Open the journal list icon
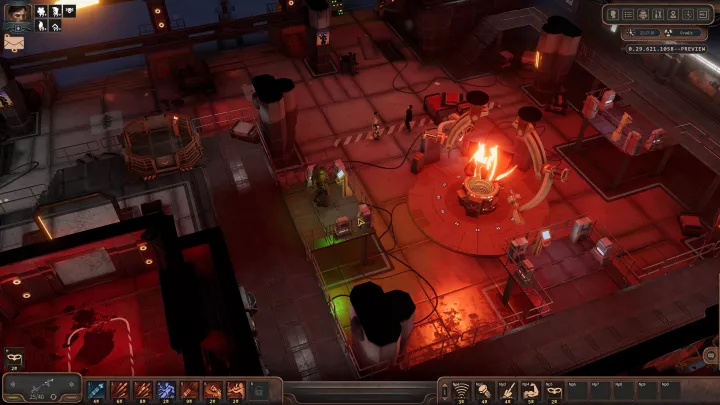 (628, 14)
